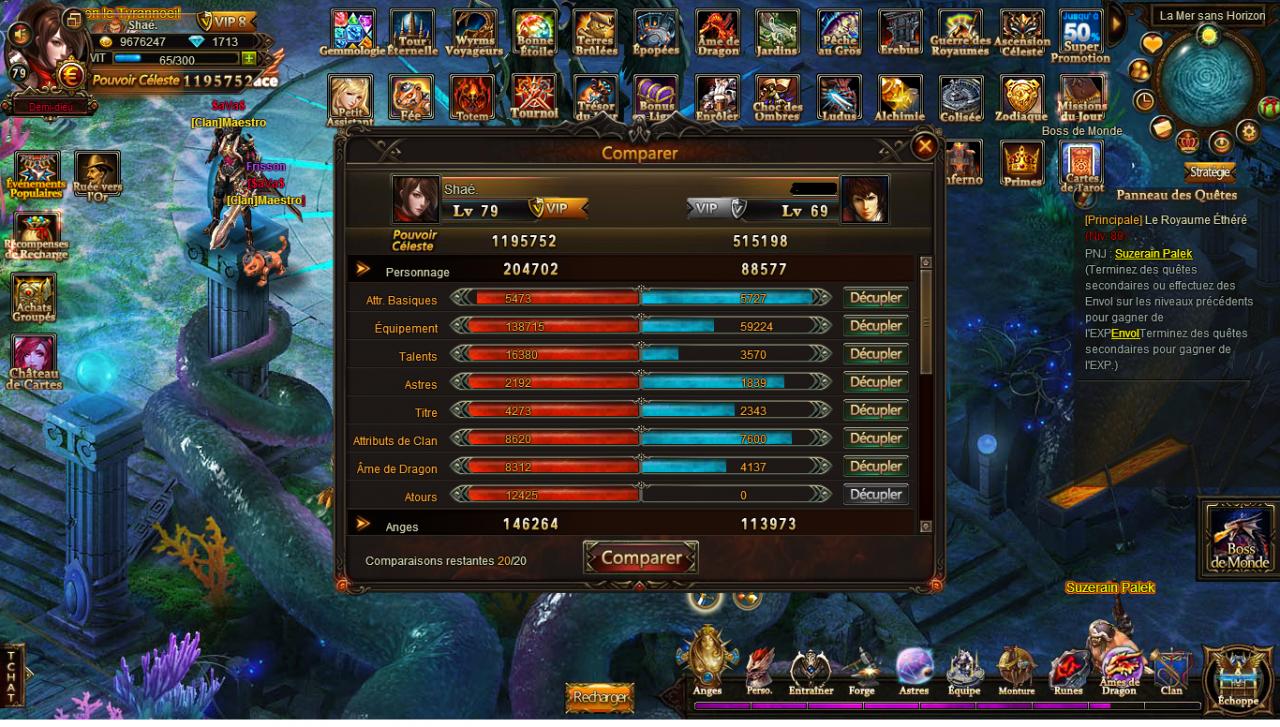Open the Forge menu
The image size is (1280, 727).
[x=861, y=670]
